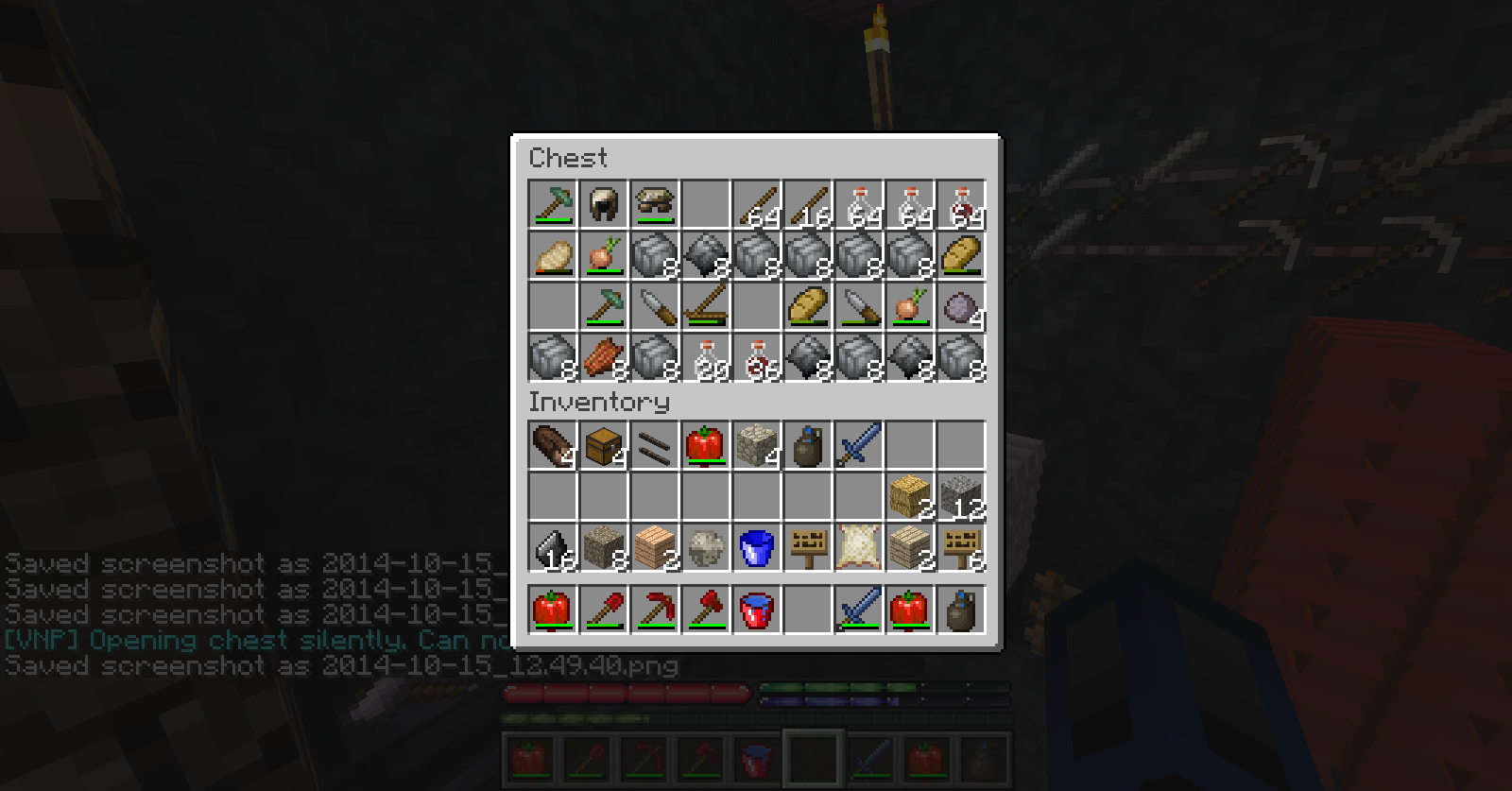
Task: Select the parchment hide item
Action: [858, 547]
